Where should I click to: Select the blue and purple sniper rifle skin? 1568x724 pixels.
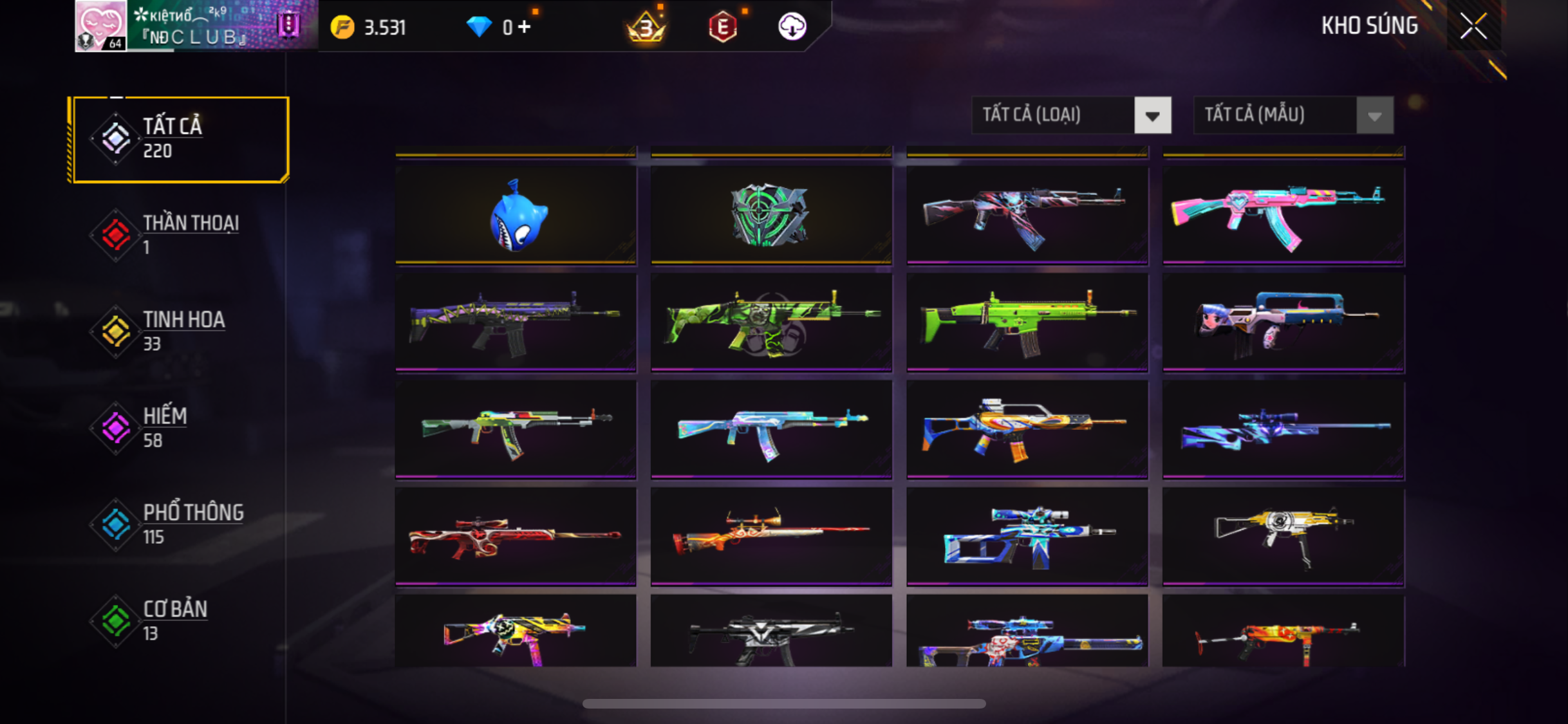point(1283,429)
